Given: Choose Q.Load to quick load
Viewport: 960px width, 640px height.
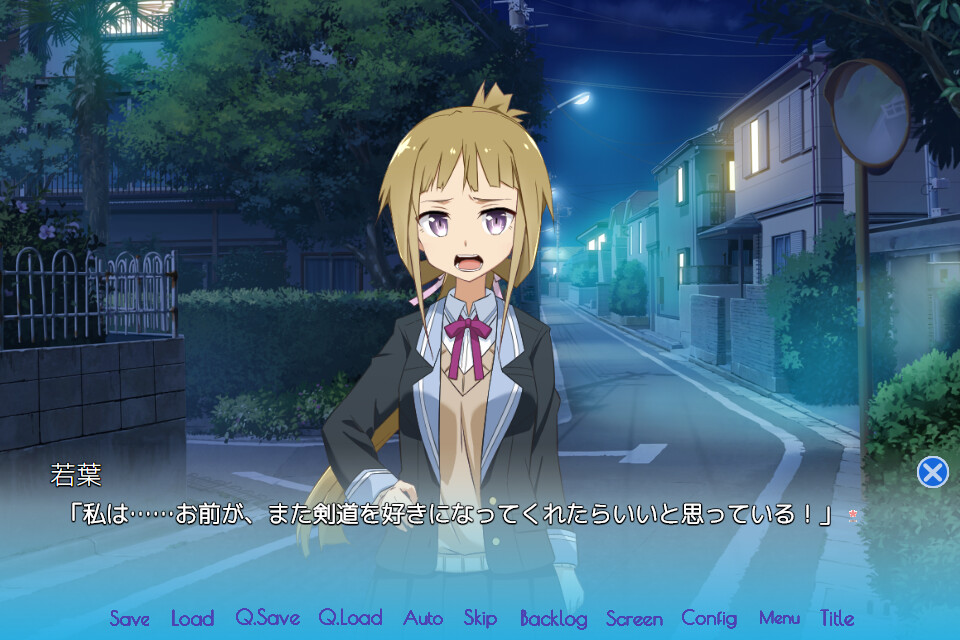Looking at the screenshot, I should [351, 618].
